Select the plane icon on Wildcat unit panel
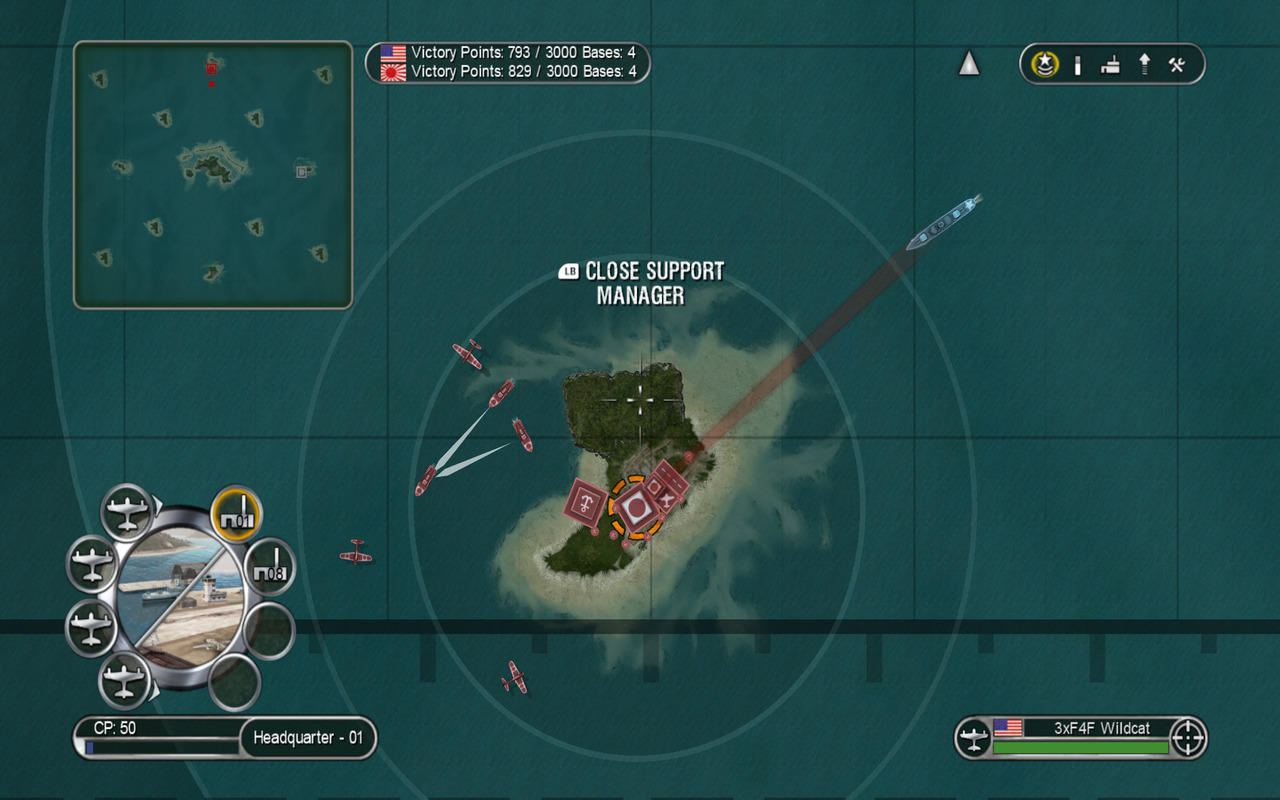Viewport: 1280px width, 800px height. [x=973, y=739]
